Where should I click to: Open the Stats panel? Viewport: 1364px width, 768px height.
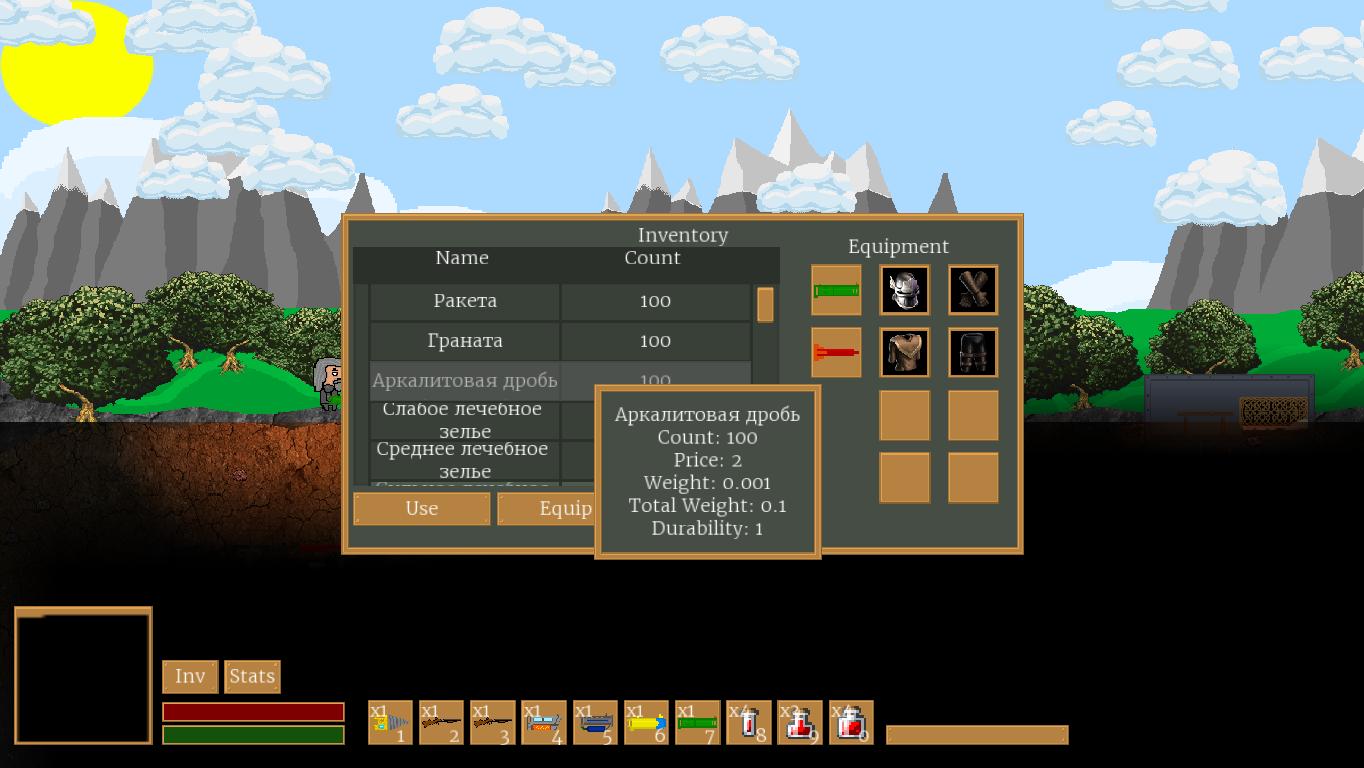[252, 676]
